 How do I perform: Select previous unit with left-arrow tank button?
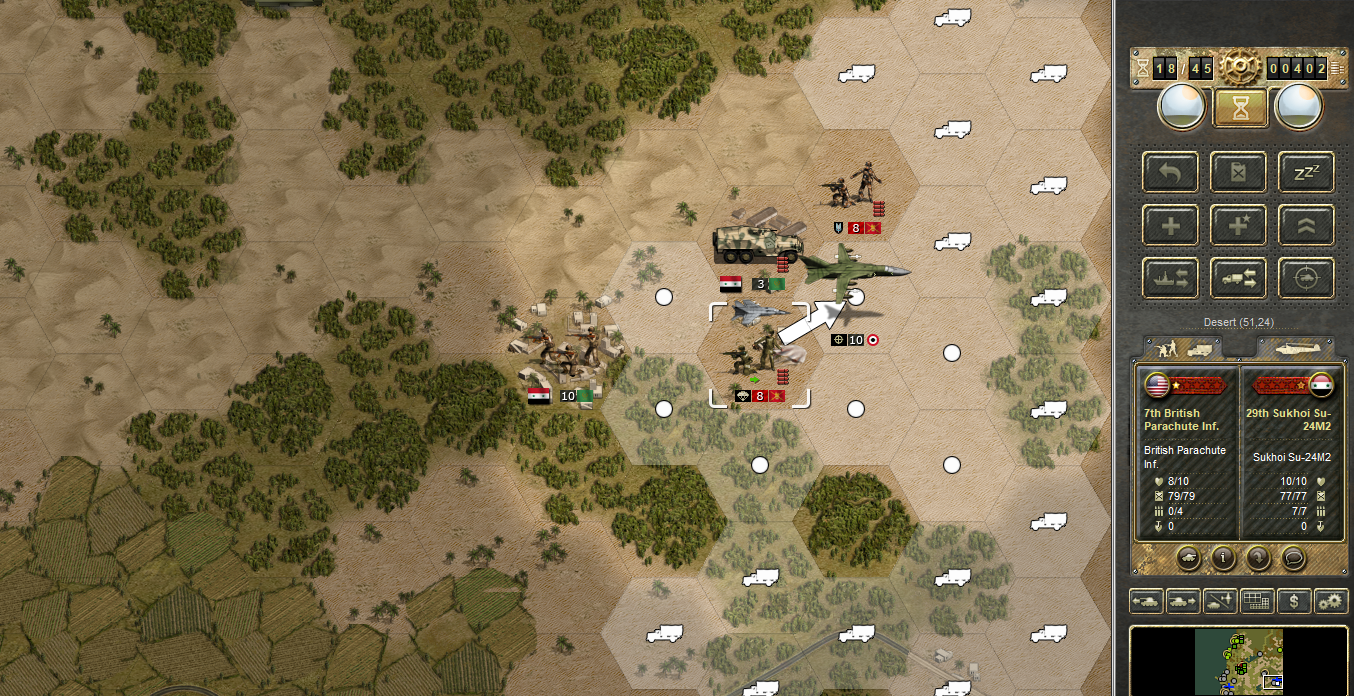click(x=1146, y=601)
